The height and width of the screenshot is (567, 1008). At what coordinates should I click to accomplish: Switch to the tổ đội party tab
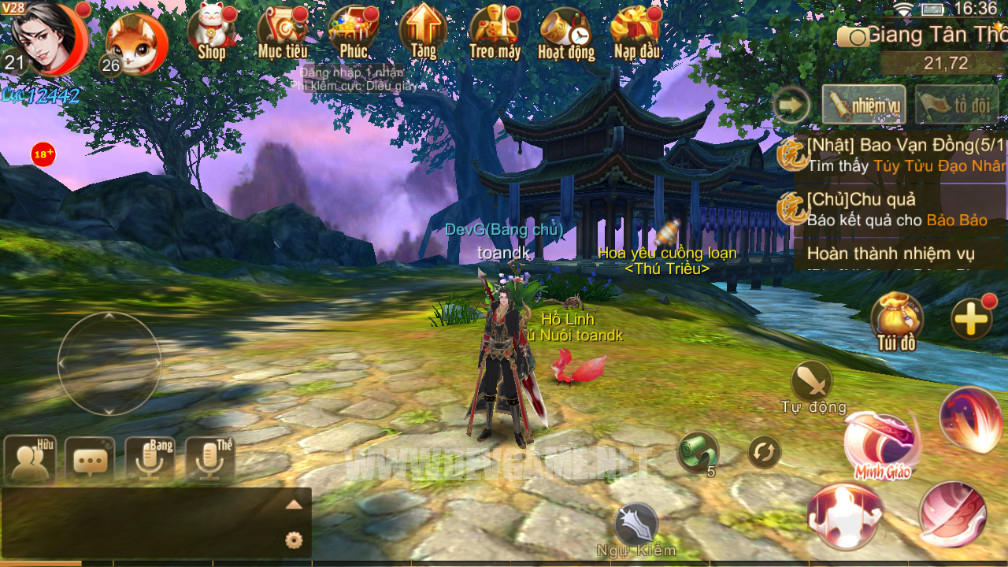point(956,103)
